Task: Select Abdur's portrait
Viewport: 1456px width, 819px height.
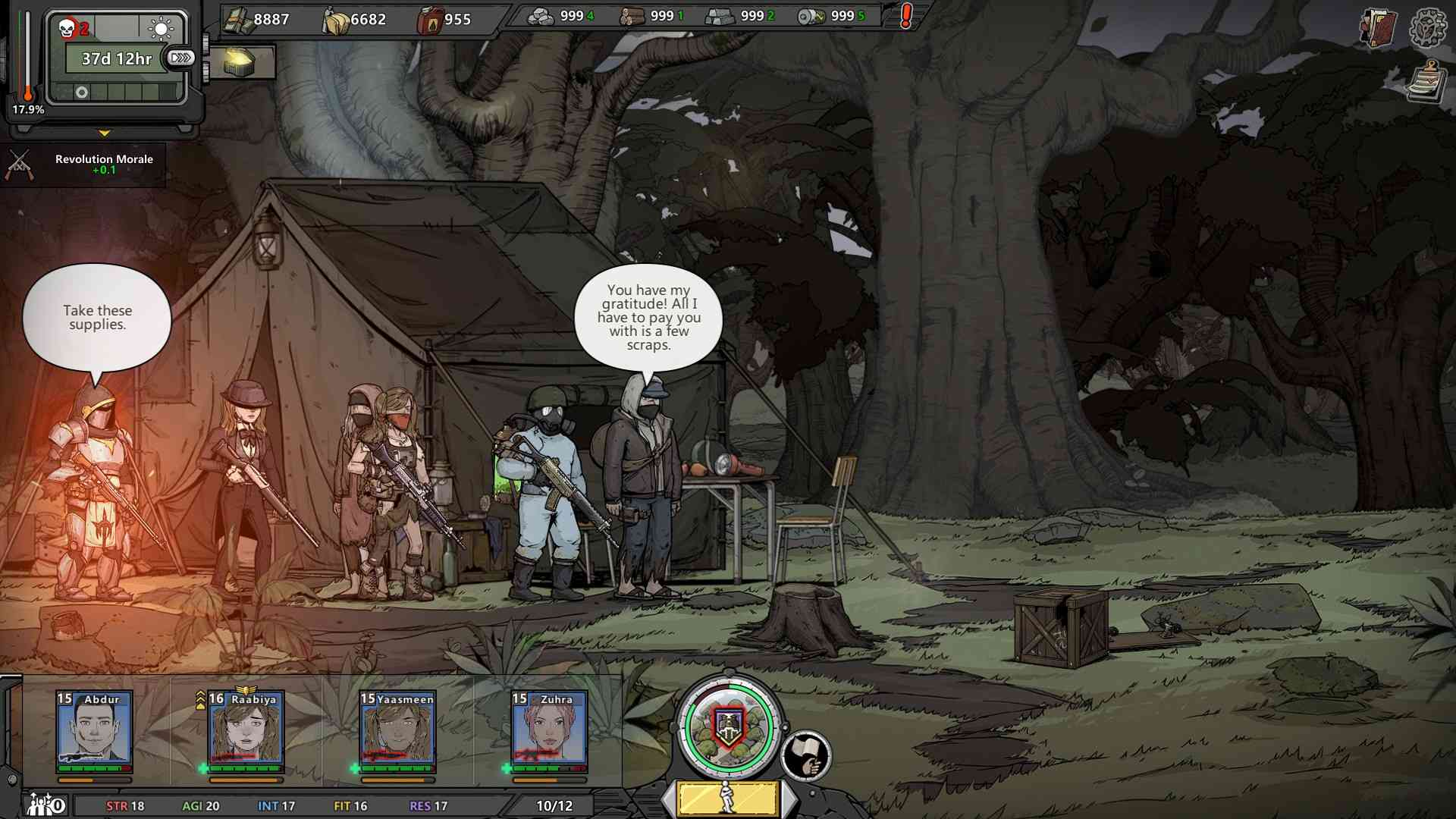Action: coord(94,728)
